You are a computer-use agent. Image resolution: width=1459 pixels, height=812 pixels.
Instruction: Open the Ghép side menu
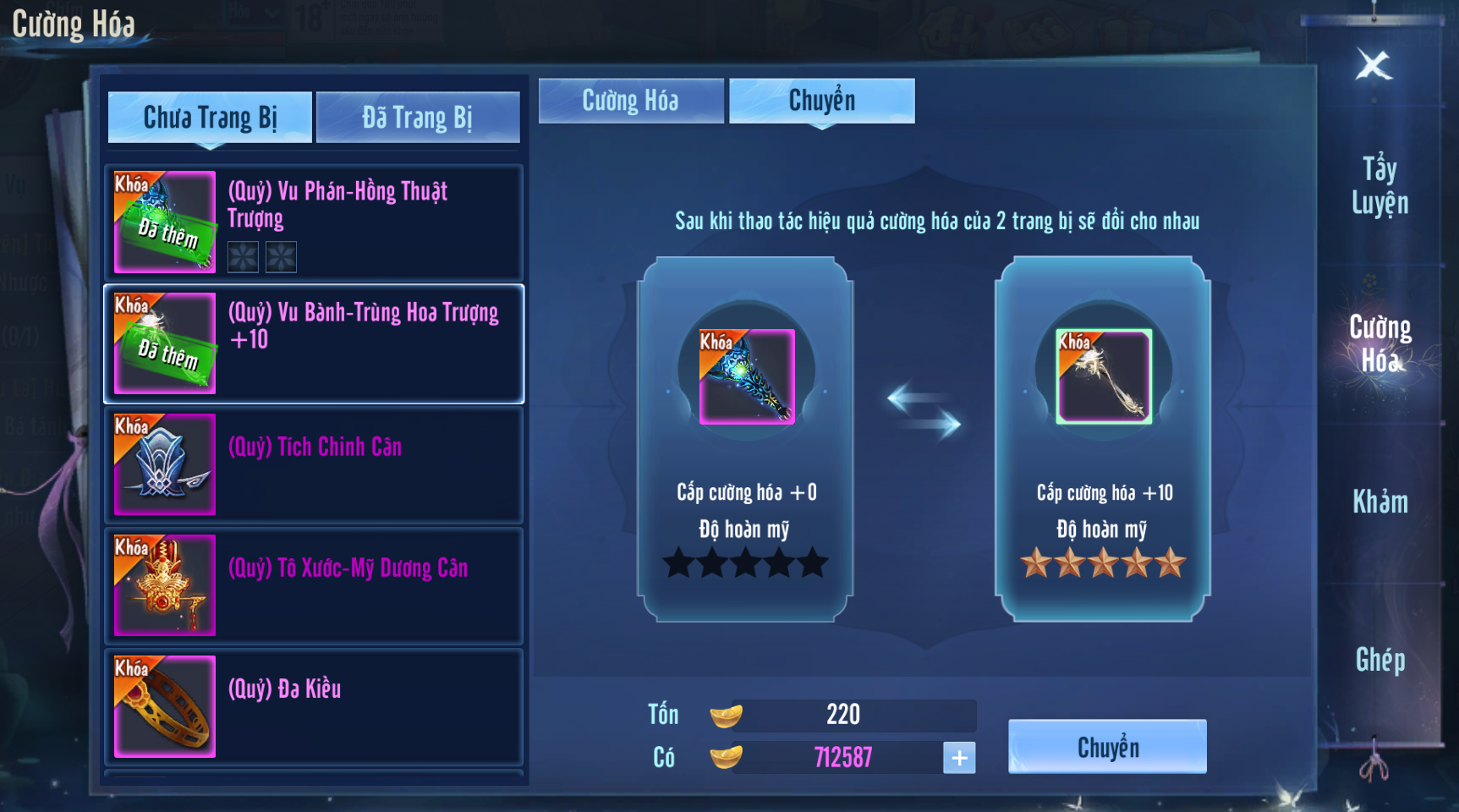tap(1379, 660)
